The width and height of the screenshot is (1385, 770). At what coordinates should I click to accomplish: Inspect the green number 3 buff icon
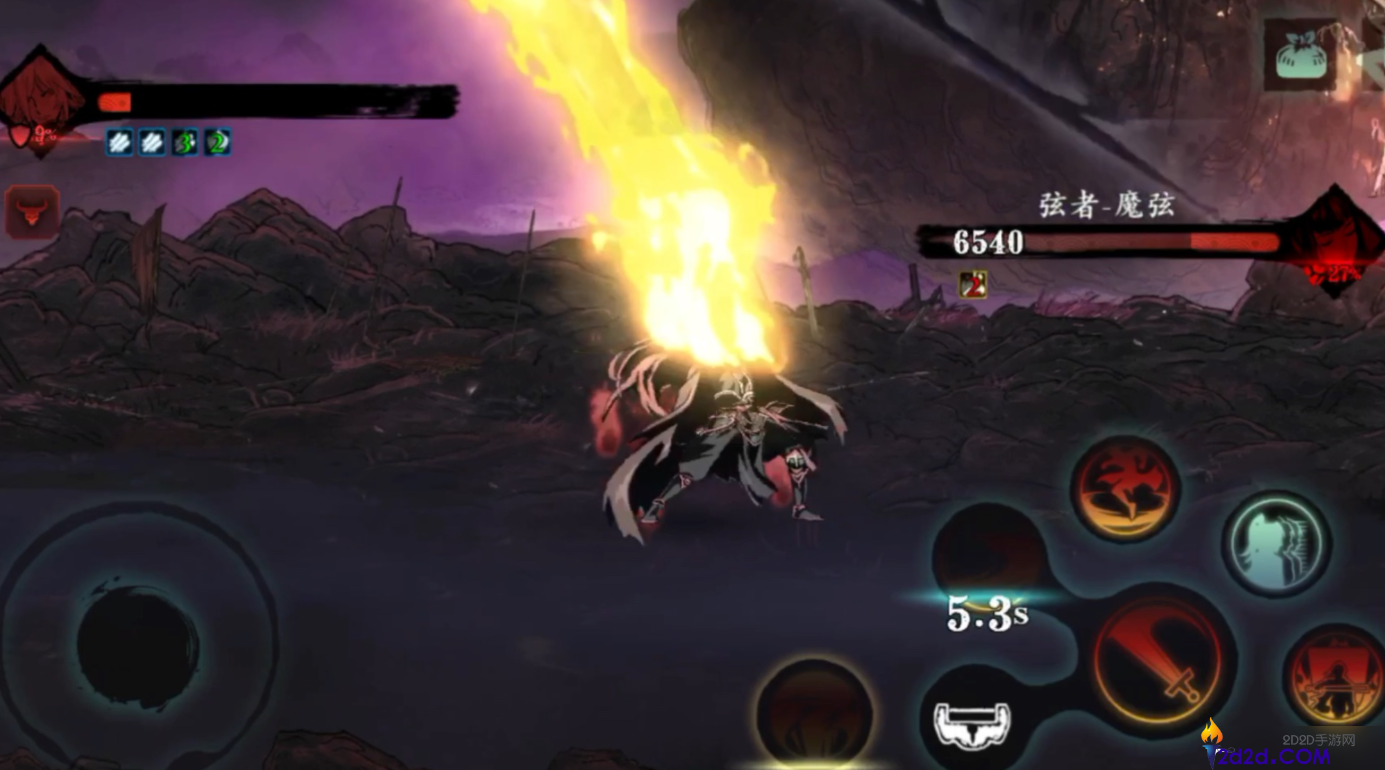[186, 142]
